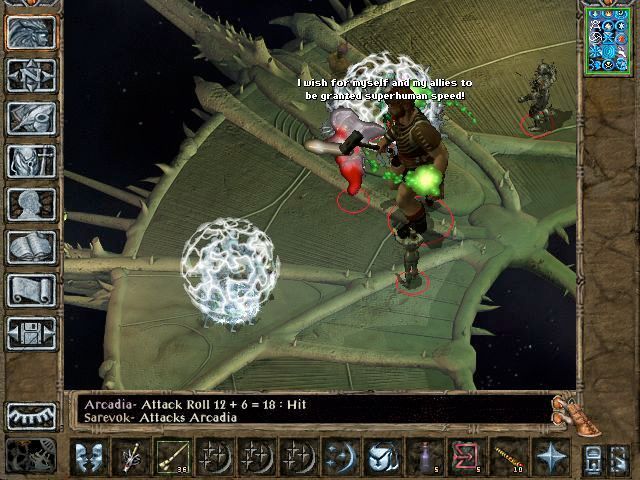Use the potion bottle quick item
This screenshot has height=480, width=640.
[429, 457]
